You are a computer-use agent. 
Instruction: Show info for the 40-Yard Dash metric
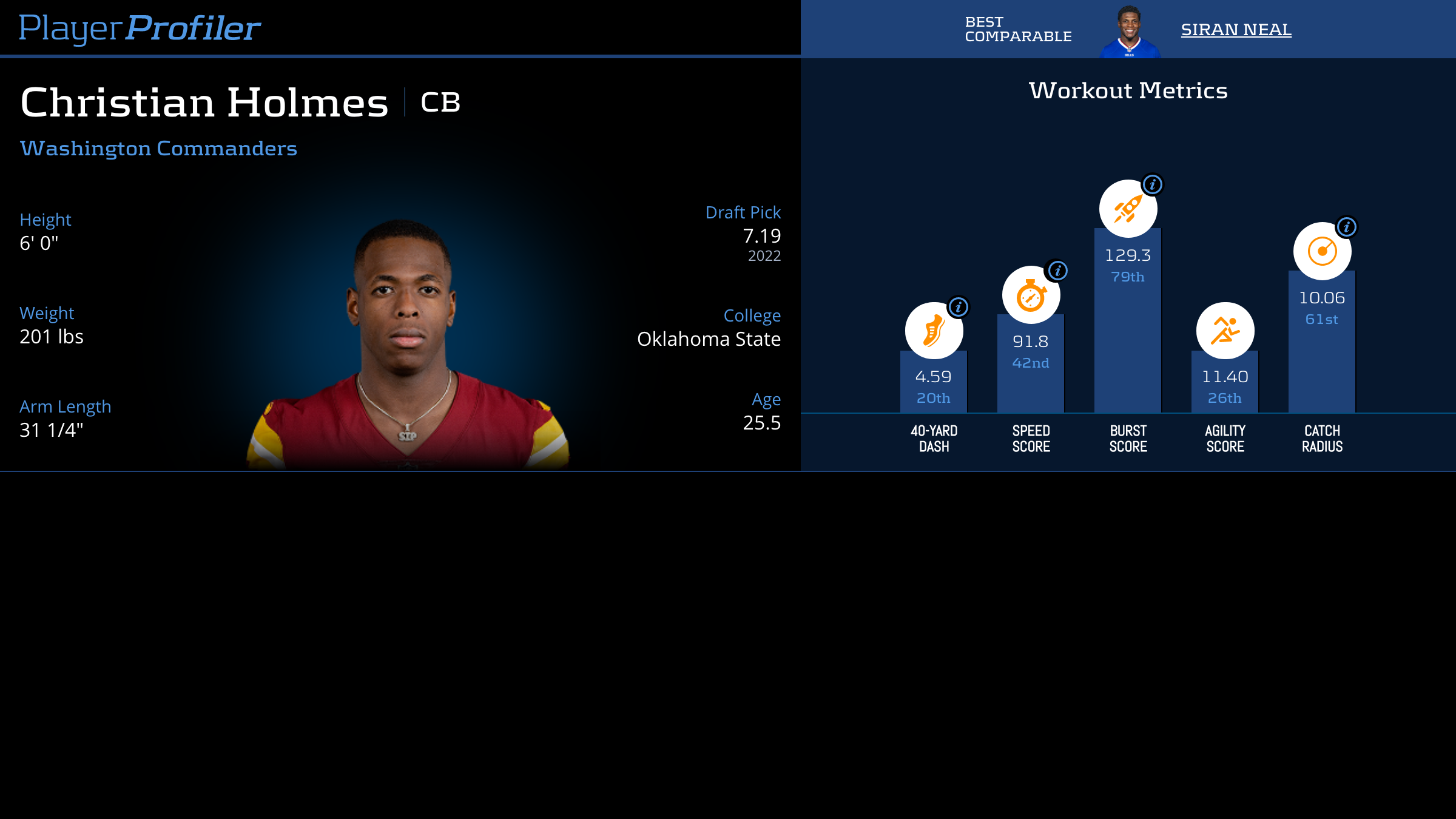[x=959, y=307]
